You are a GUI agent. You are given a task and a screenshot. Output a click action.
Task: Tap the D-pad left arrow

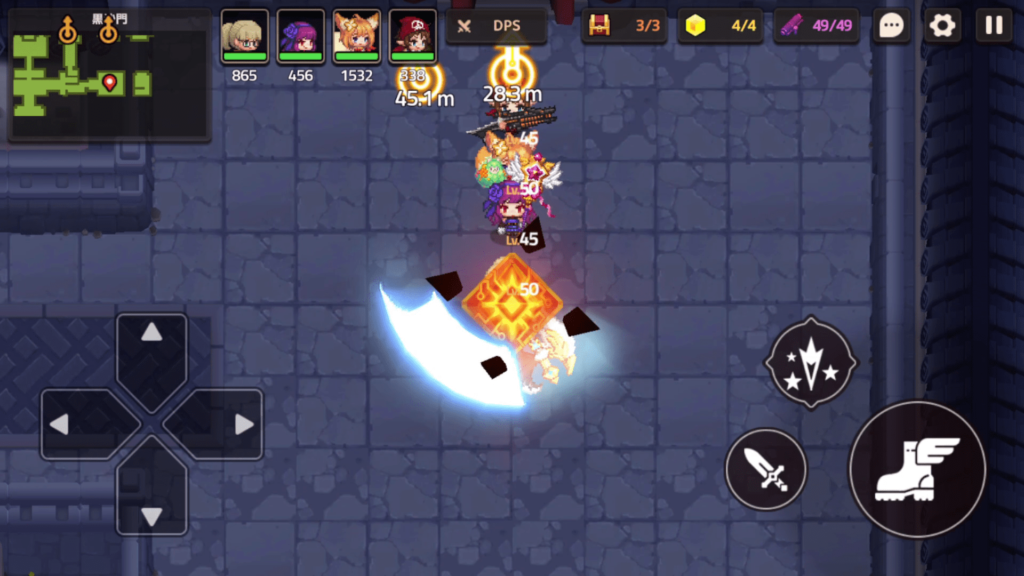tap(75, 424)
